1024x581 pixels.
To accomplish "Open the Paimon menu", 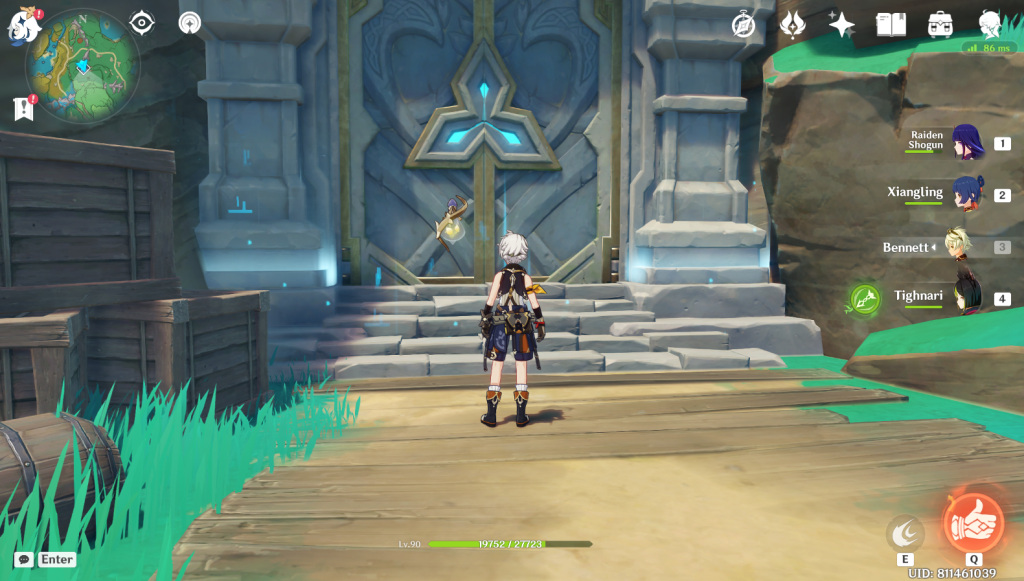I will click(22, 23).
